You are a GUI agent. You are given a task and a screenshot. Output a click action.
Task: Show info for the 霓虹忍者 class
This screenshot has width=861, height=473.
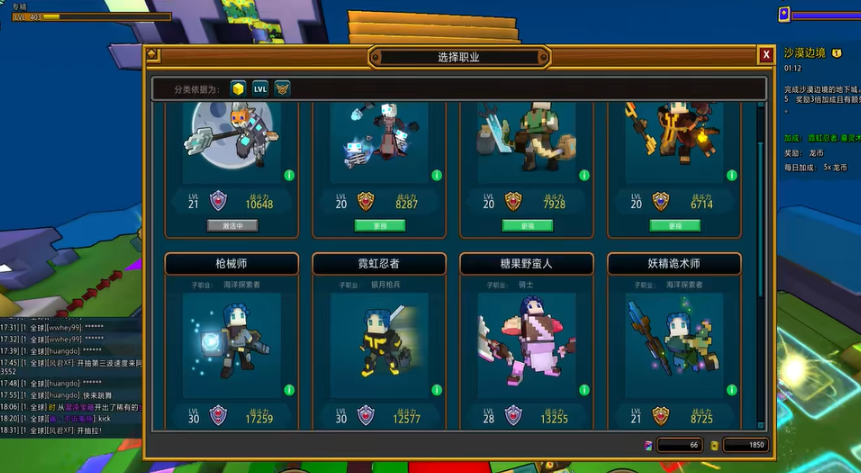point(436,390)
